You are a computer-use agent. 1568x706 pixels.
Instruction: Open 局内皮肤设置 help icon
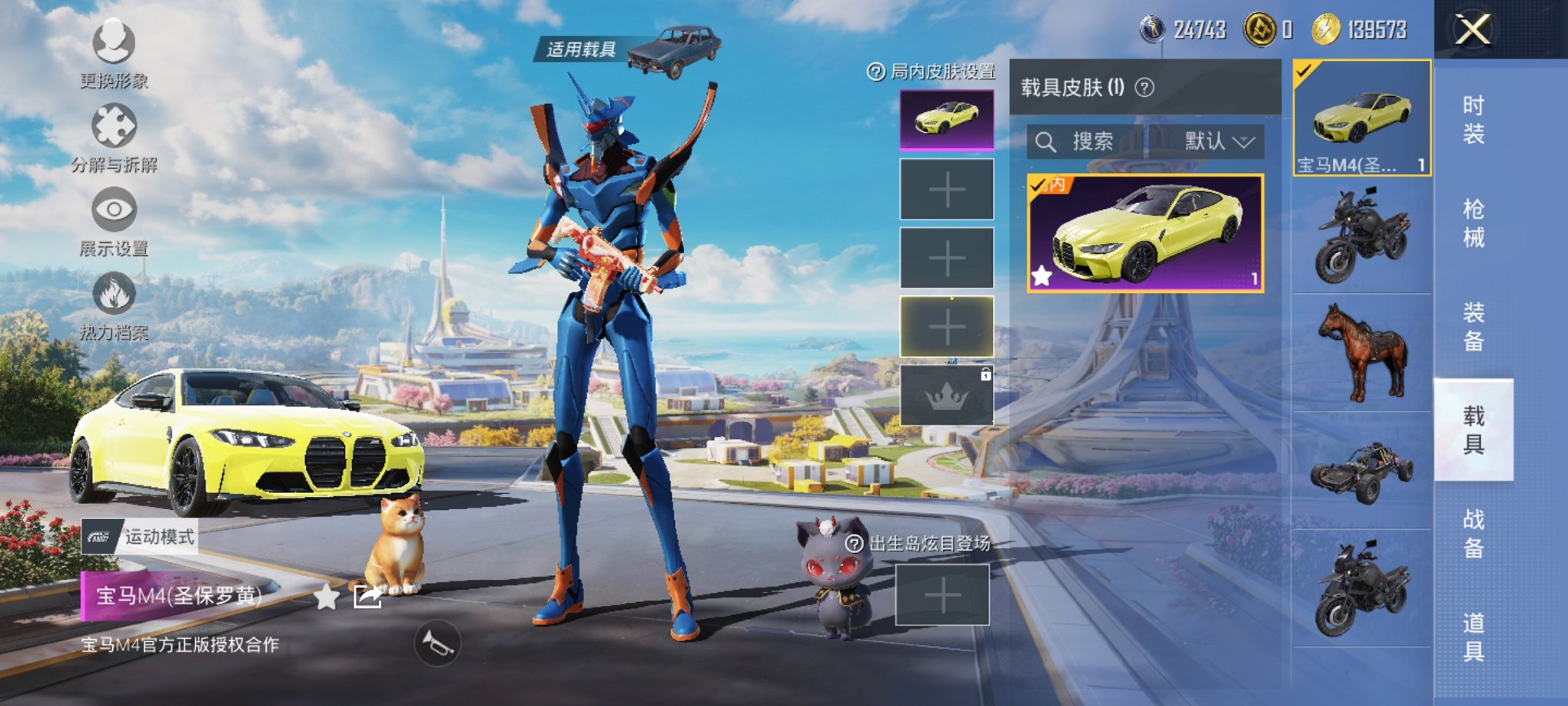[x=875, y=72]
